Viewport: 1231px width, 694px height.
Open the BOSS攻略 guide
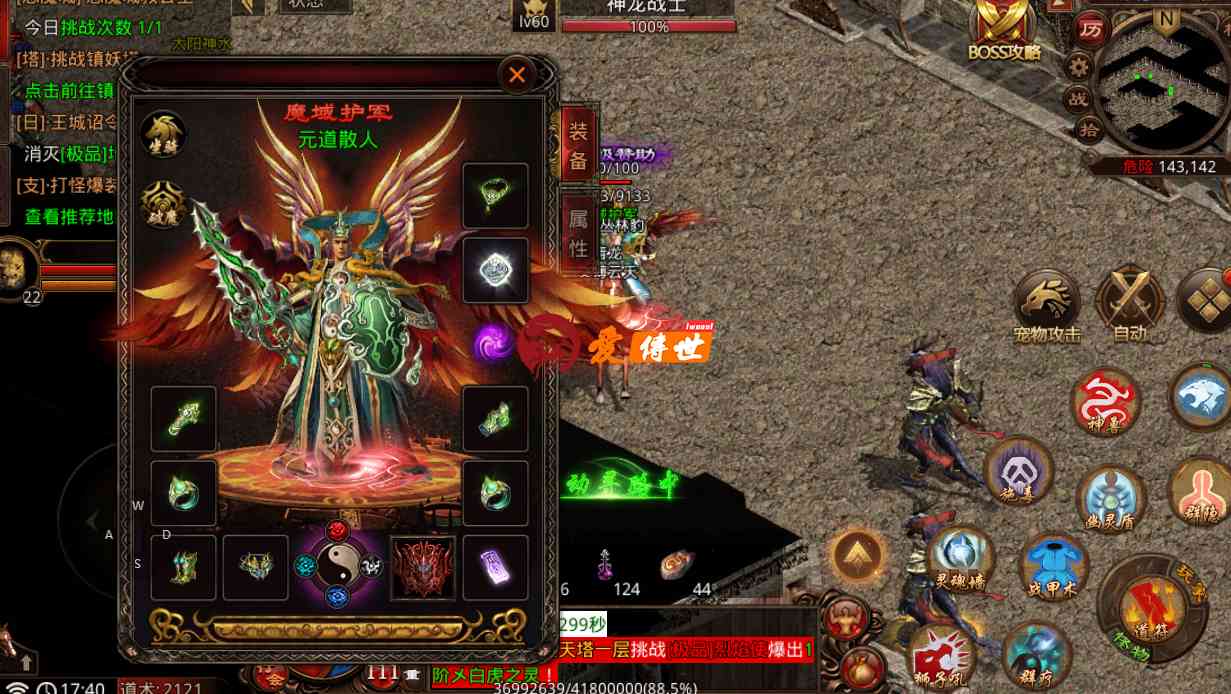1005,31
